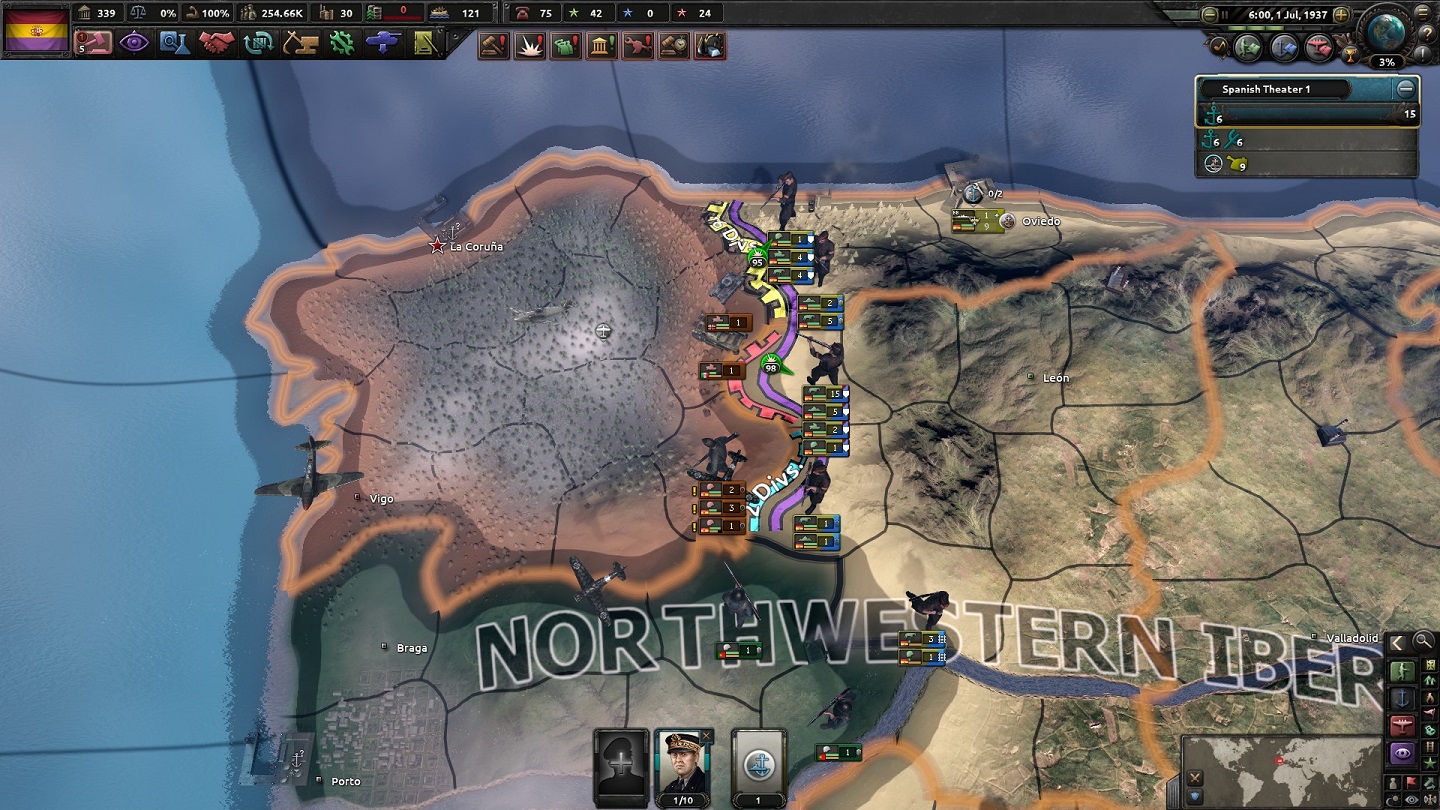Pause the game using pause button
This screenshot has height=810, width=1440.
click(1224, 15)
